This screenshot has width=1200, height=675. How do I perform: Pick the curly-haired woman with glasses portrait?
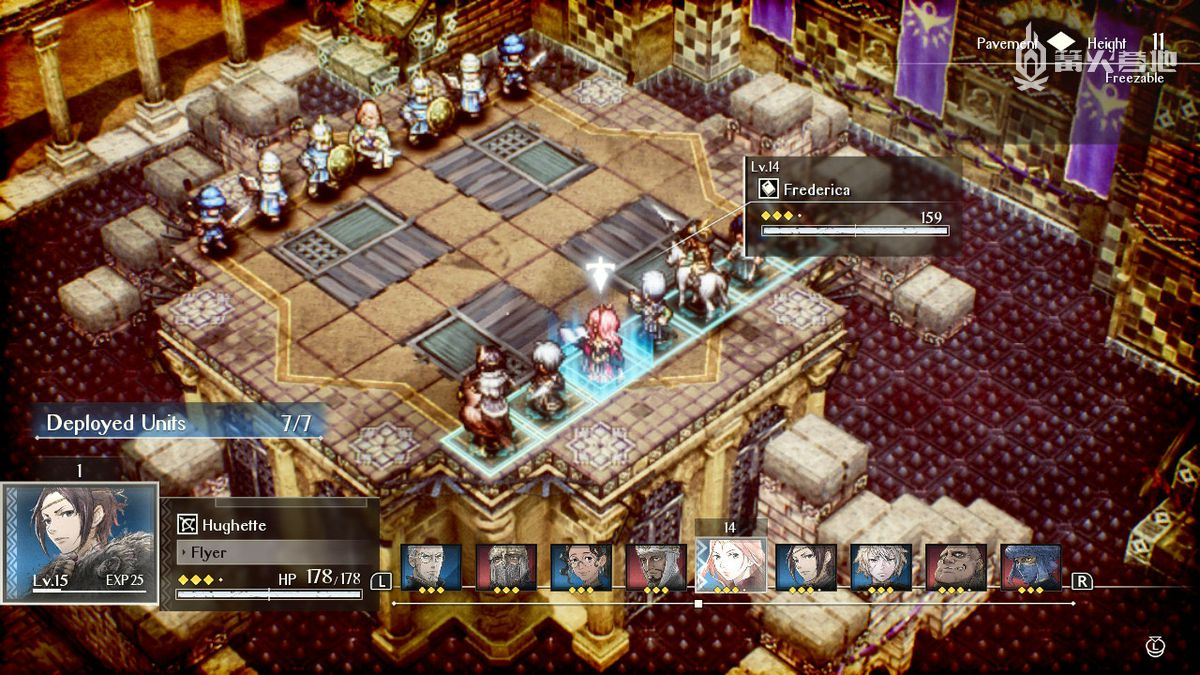point(581,567)
